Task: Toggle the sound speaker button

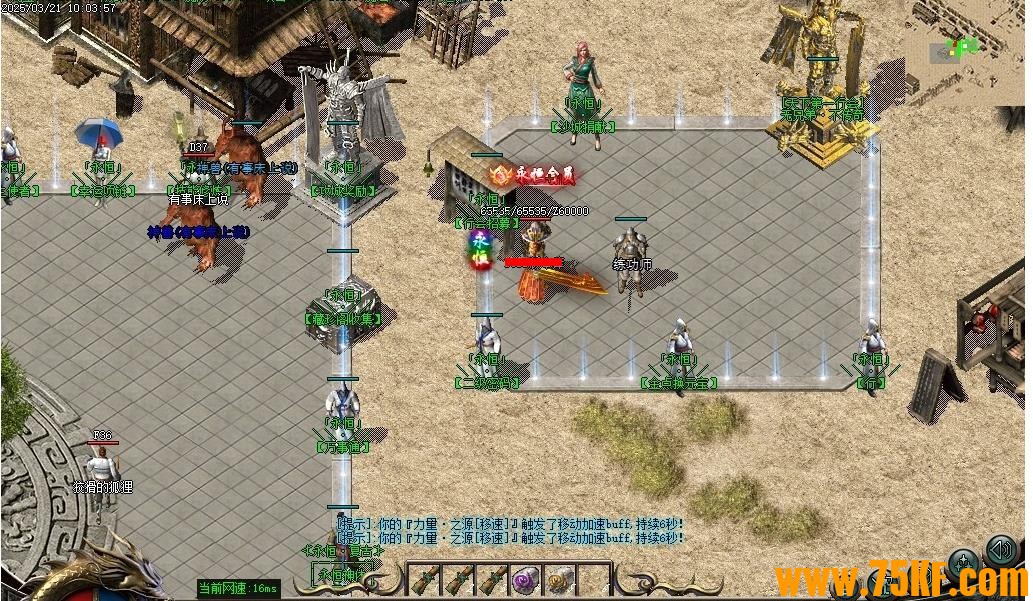Action: [x=1000, y=549]
